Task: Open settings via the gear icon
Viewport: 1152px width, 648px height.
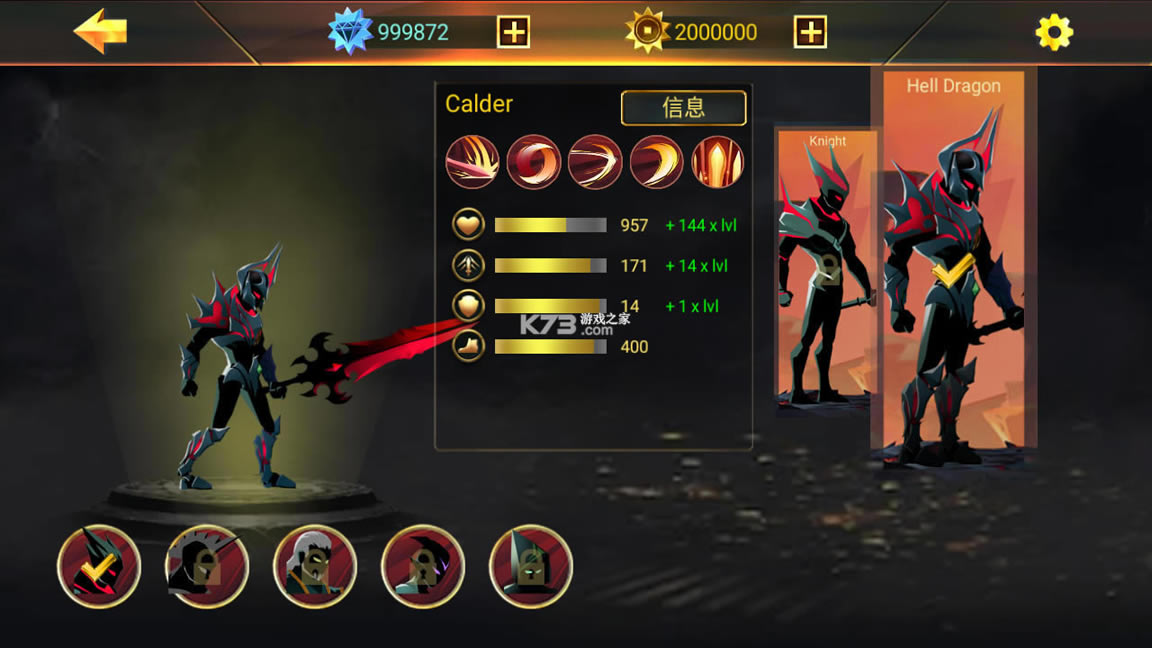Action: pos(1054,33)
